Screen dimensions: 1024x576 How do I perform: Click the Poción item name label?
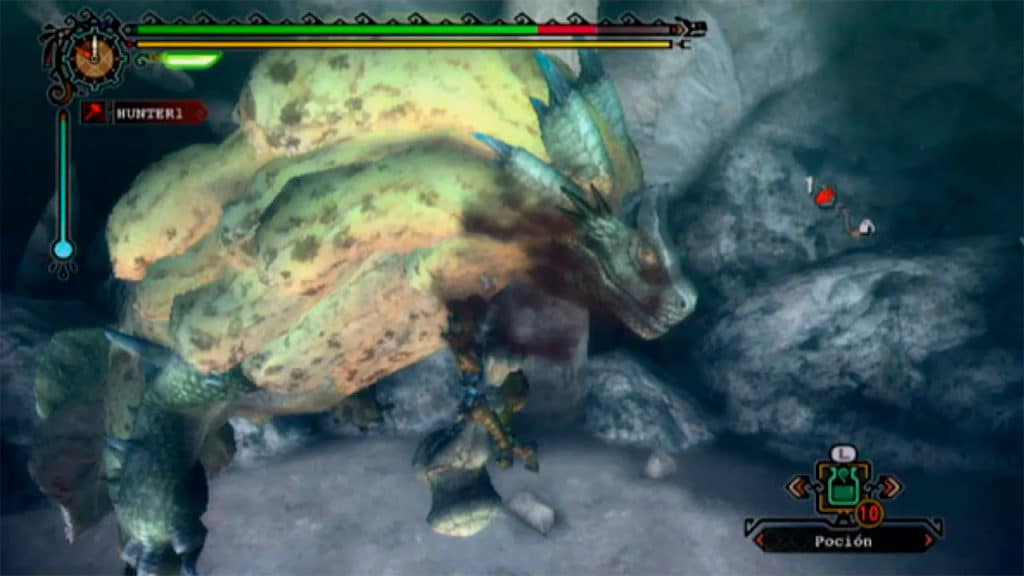click(843, 541)
